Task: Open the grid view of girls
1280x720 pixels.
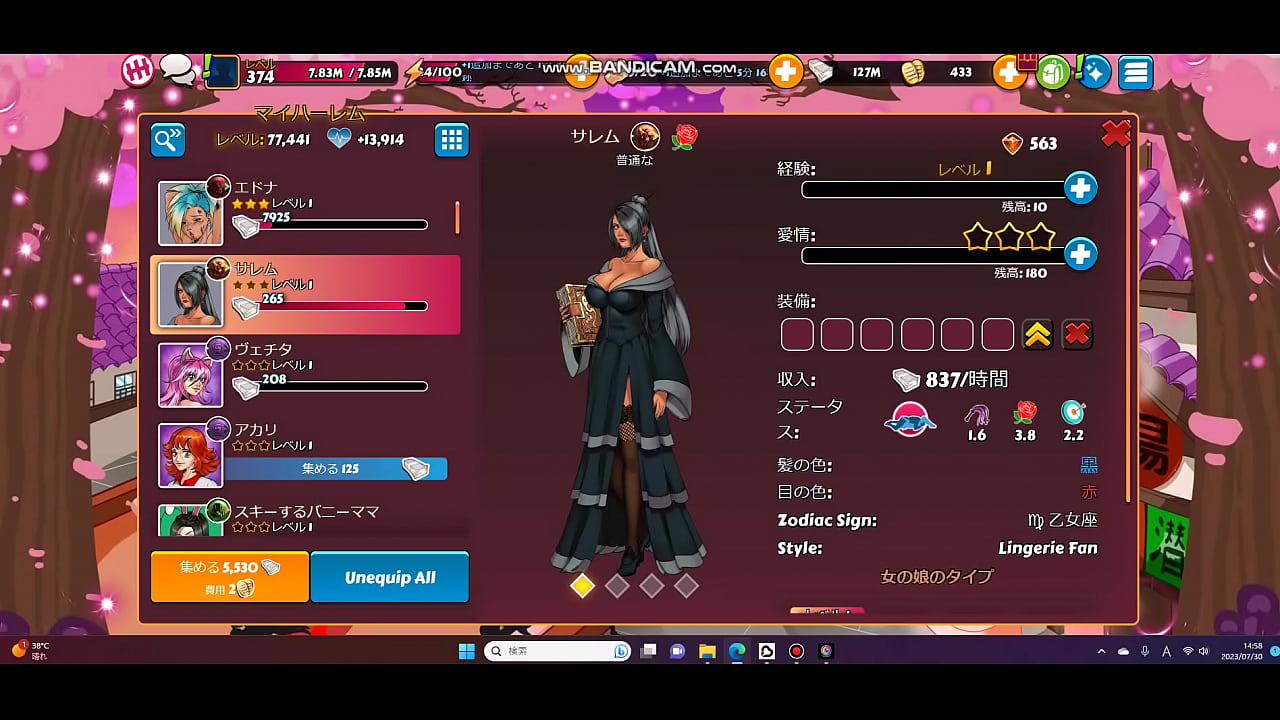Action: 452,140
